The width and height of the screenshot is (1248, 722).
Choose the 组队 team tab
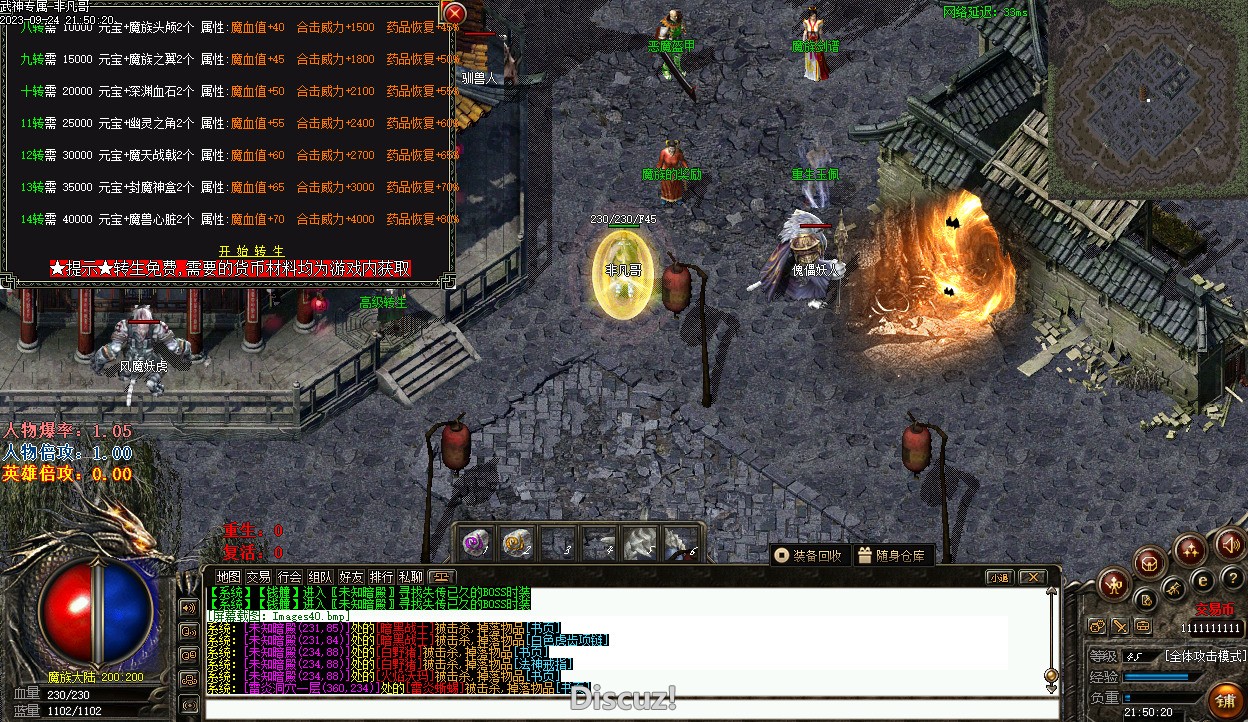coord(320,577)
